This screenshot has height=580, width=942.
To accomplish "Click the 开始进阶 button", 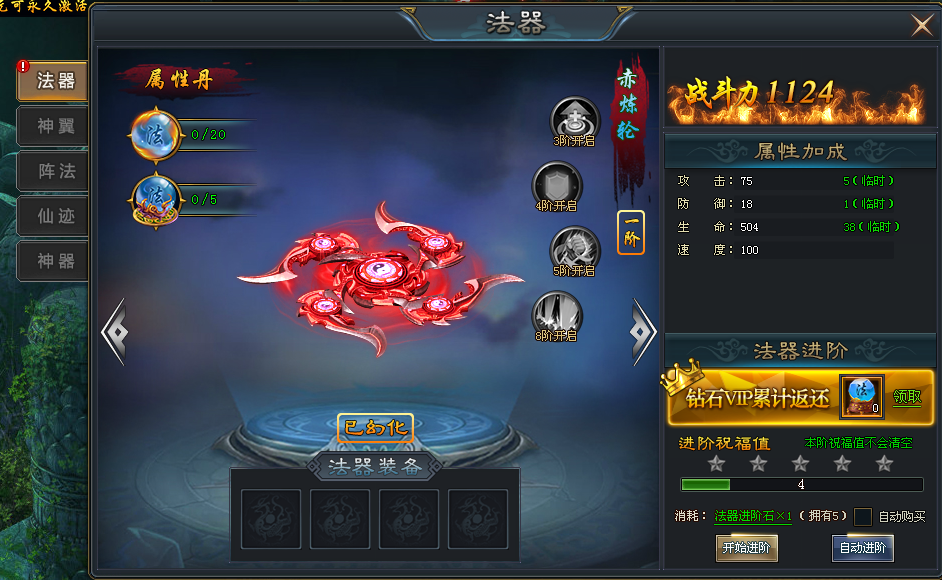I will pos(746,548).
